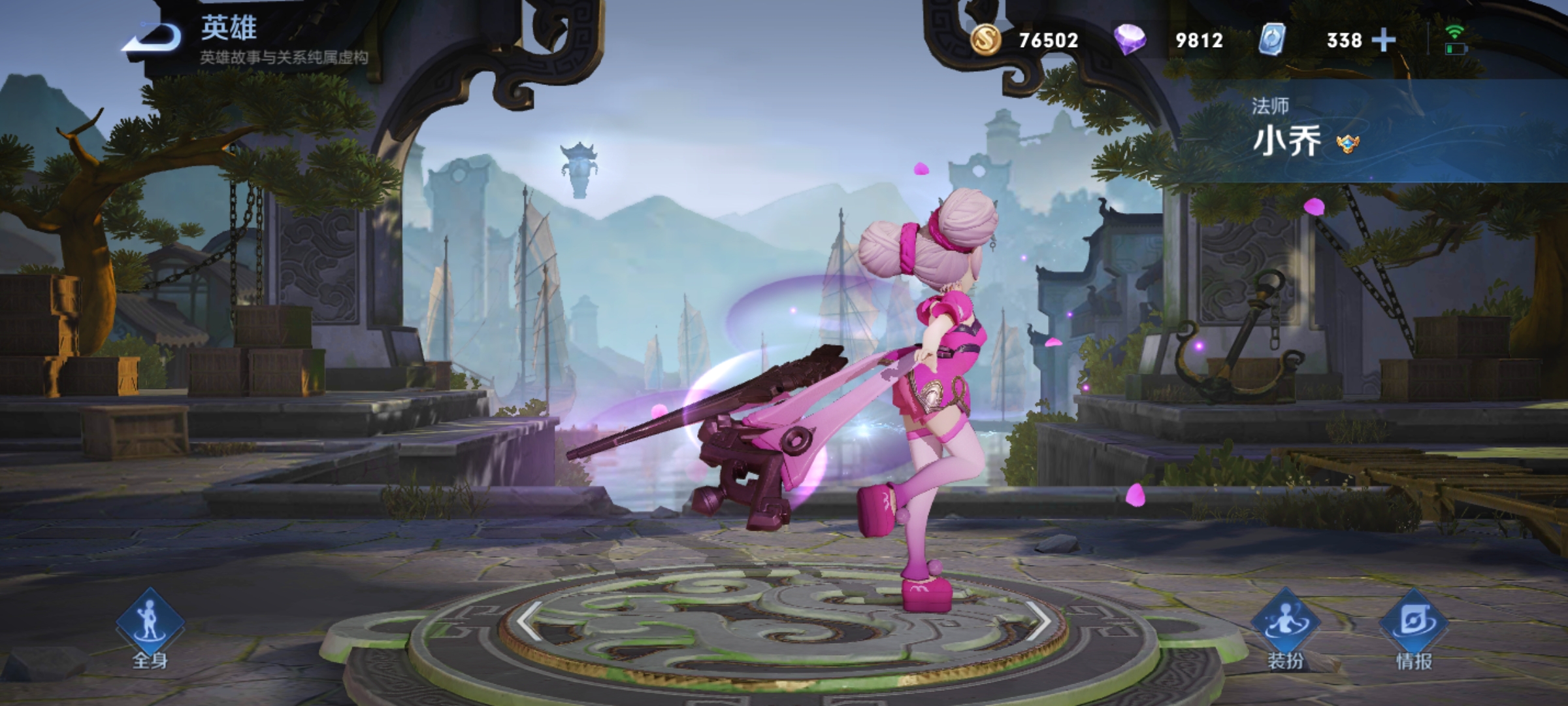The width and height of the screenshot is (1568, 706).
Task: Switch to the next hero with right arrow
Action: (x=1038, y=620)
